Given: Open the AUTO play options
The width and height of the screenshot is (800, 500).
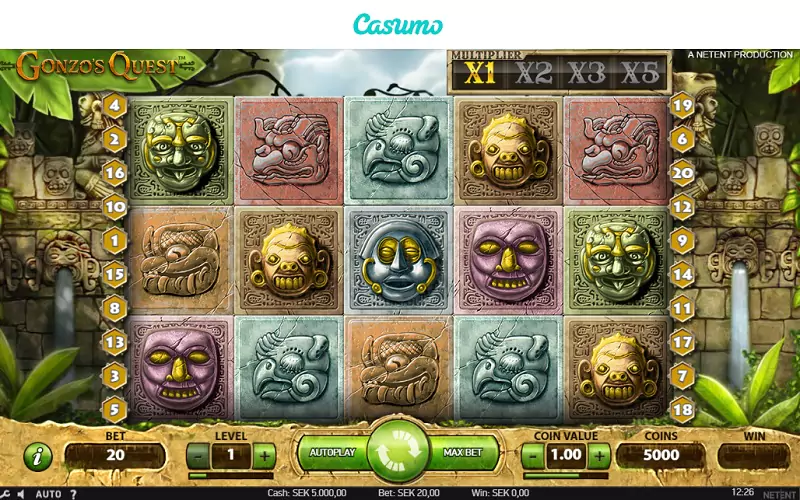Looking at the screenshot, I should [x=48, y=493].
